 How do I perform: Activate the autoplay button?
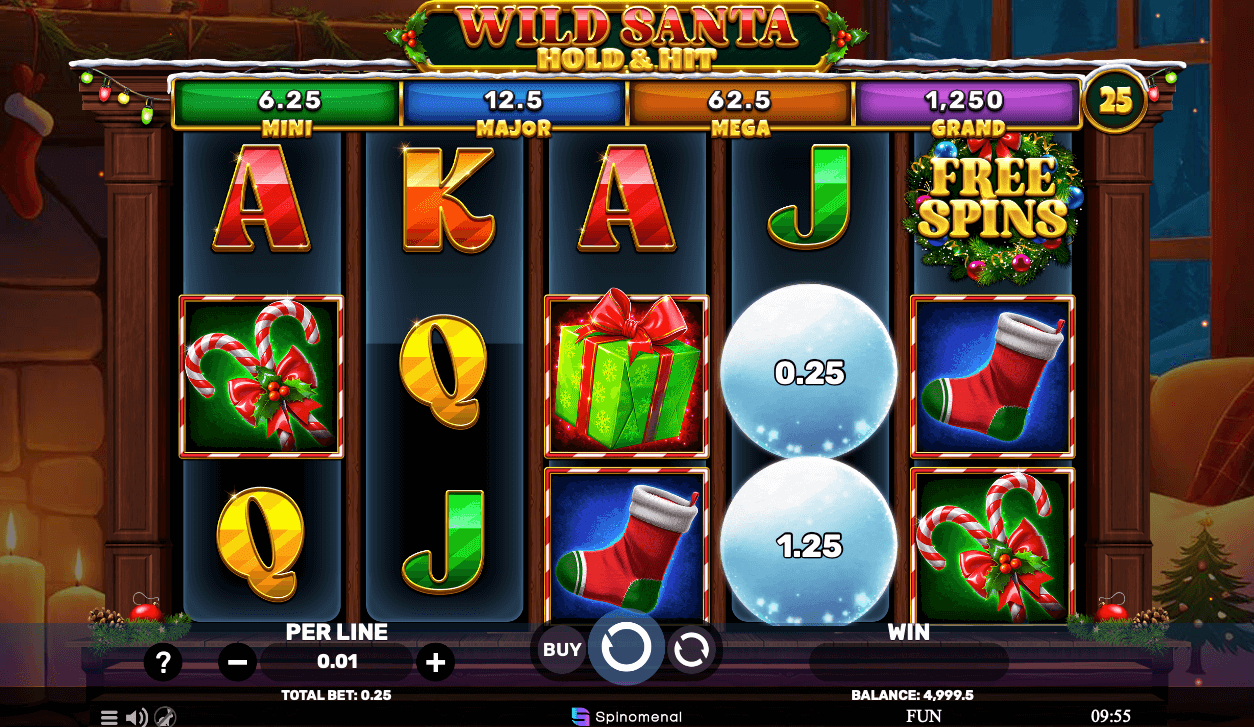tap(690, 650)
